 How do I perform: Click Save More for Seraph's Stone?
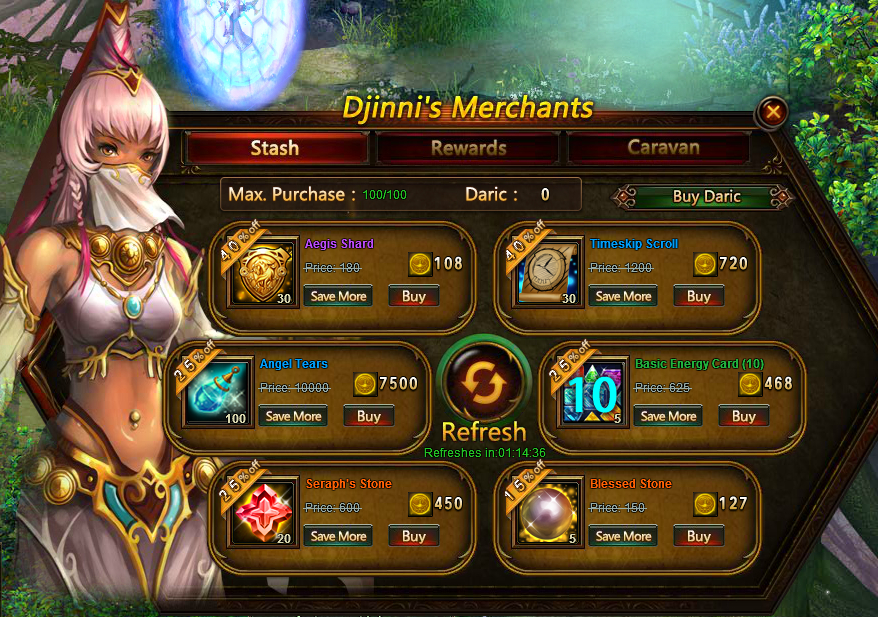click(338, 536)
